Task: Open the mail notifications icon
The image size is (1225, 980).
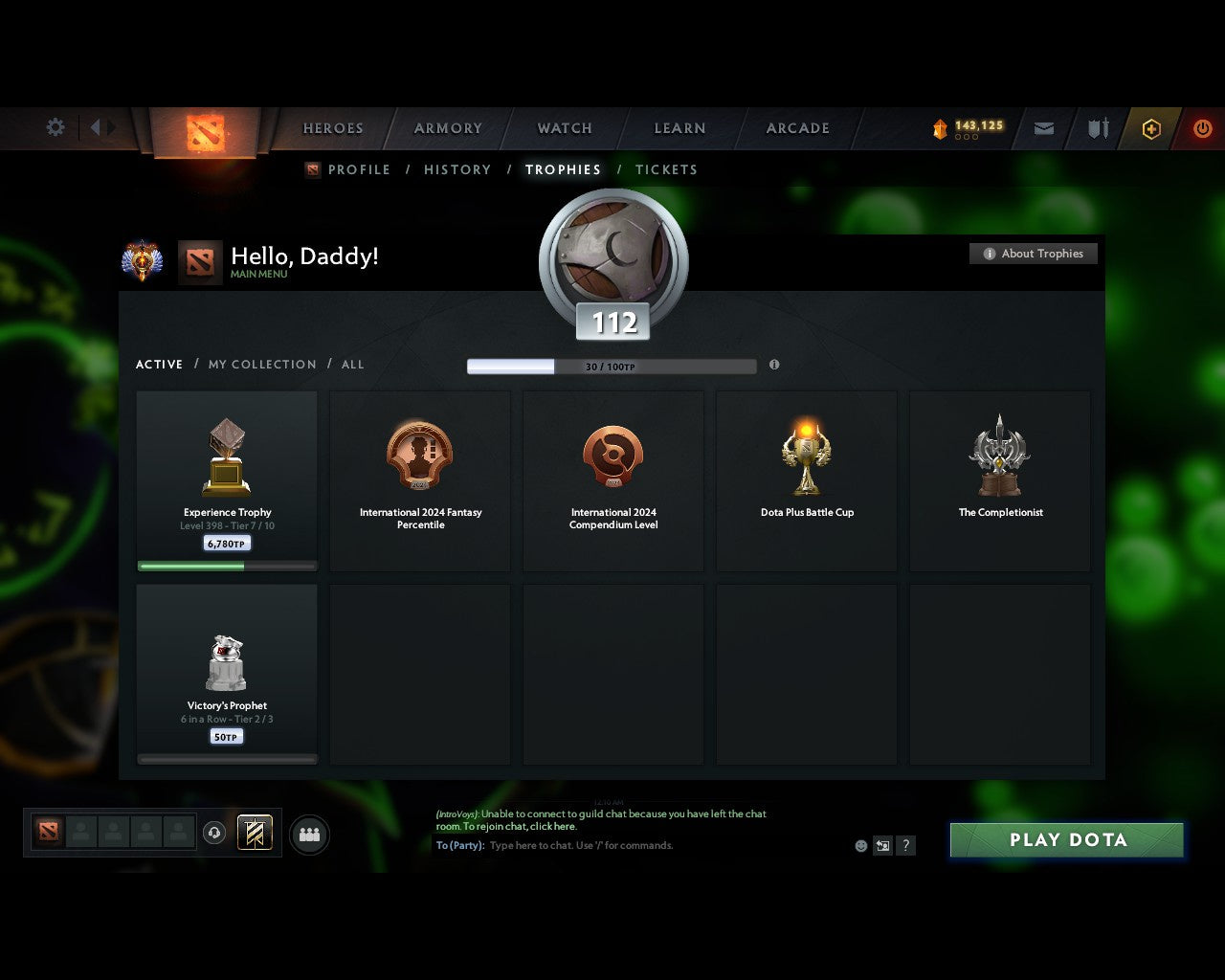Action: click(1043, 128)
